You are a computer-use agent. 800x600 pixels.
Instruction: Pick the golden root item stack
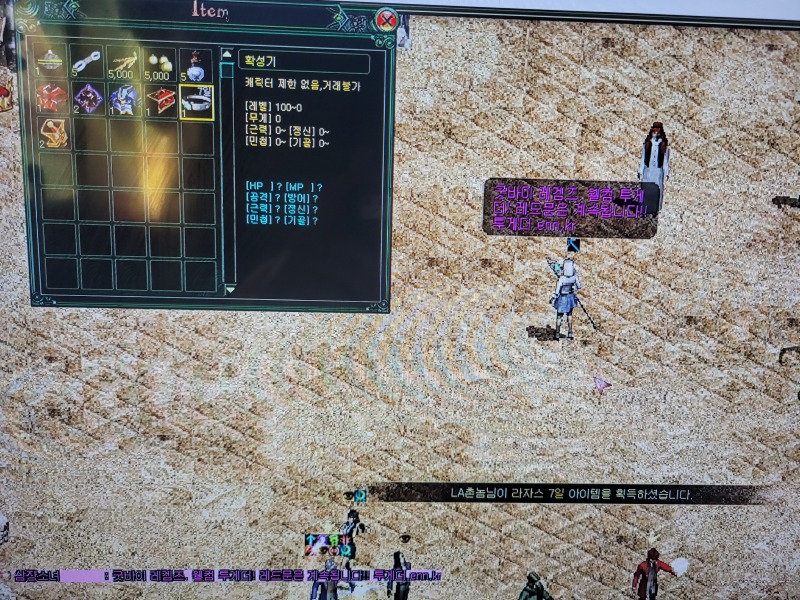[122, 61]
